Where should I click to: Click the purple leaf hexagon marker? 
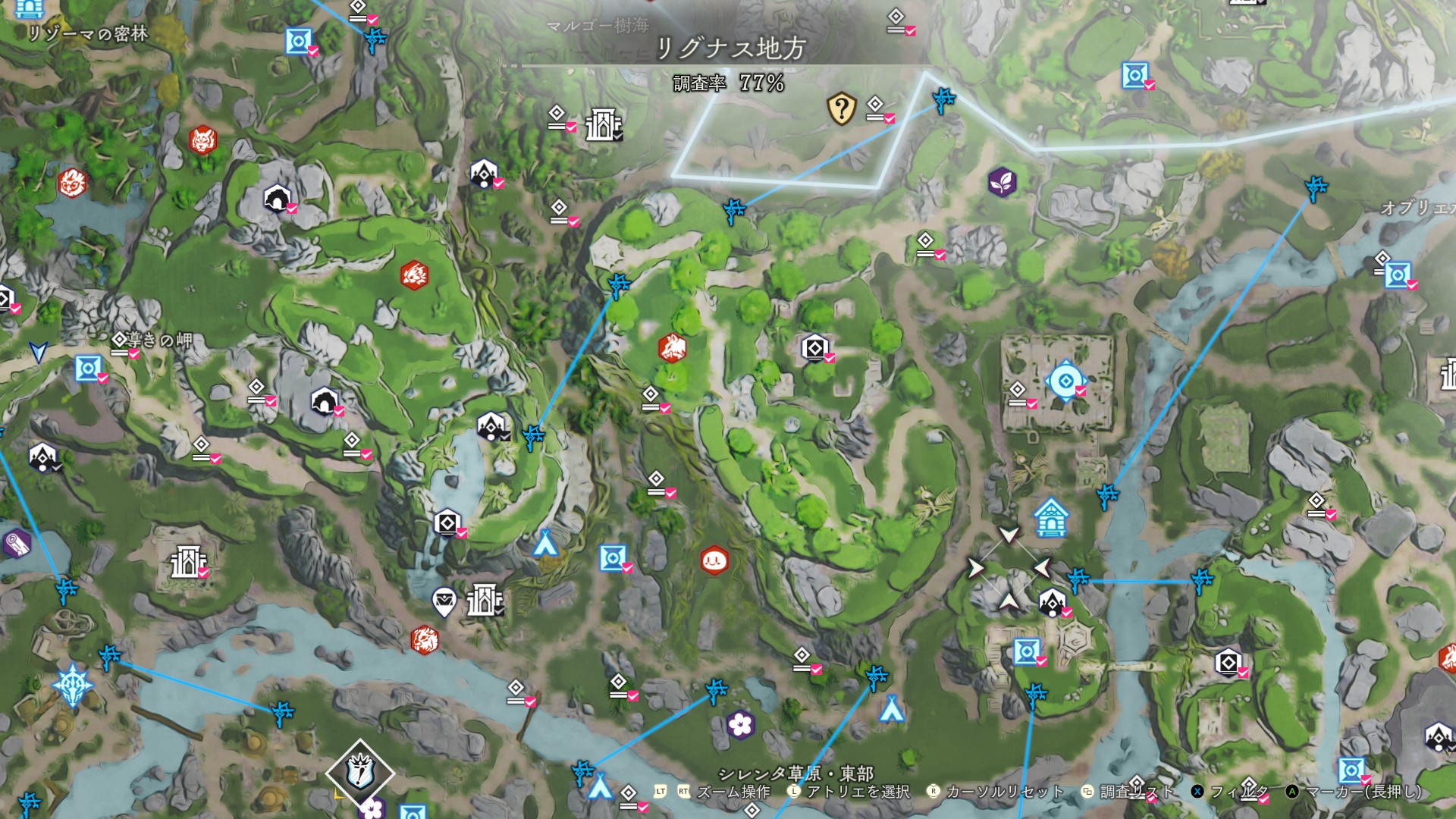[1002, 182]
